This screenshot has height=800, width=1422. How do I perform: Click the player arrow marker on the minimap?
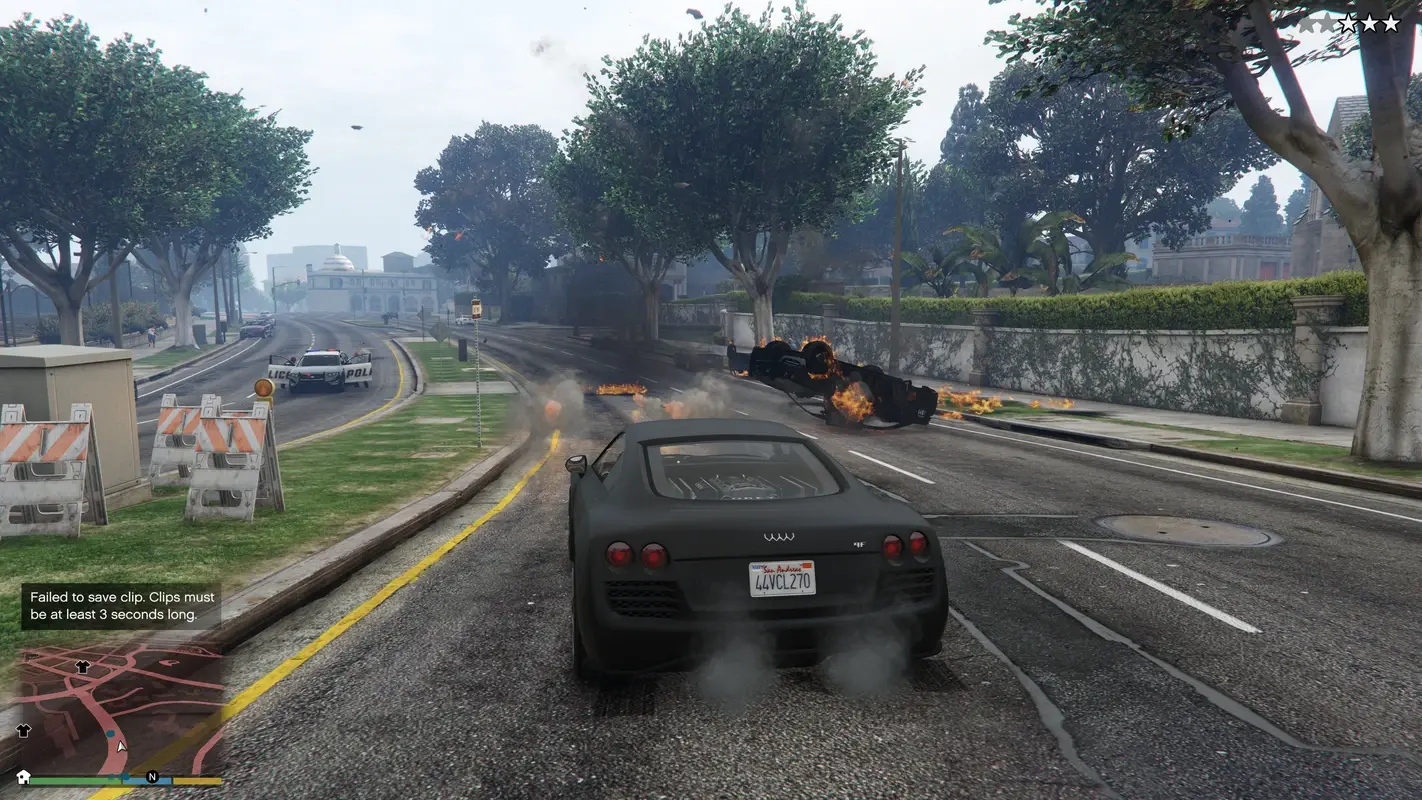point(121,747)
